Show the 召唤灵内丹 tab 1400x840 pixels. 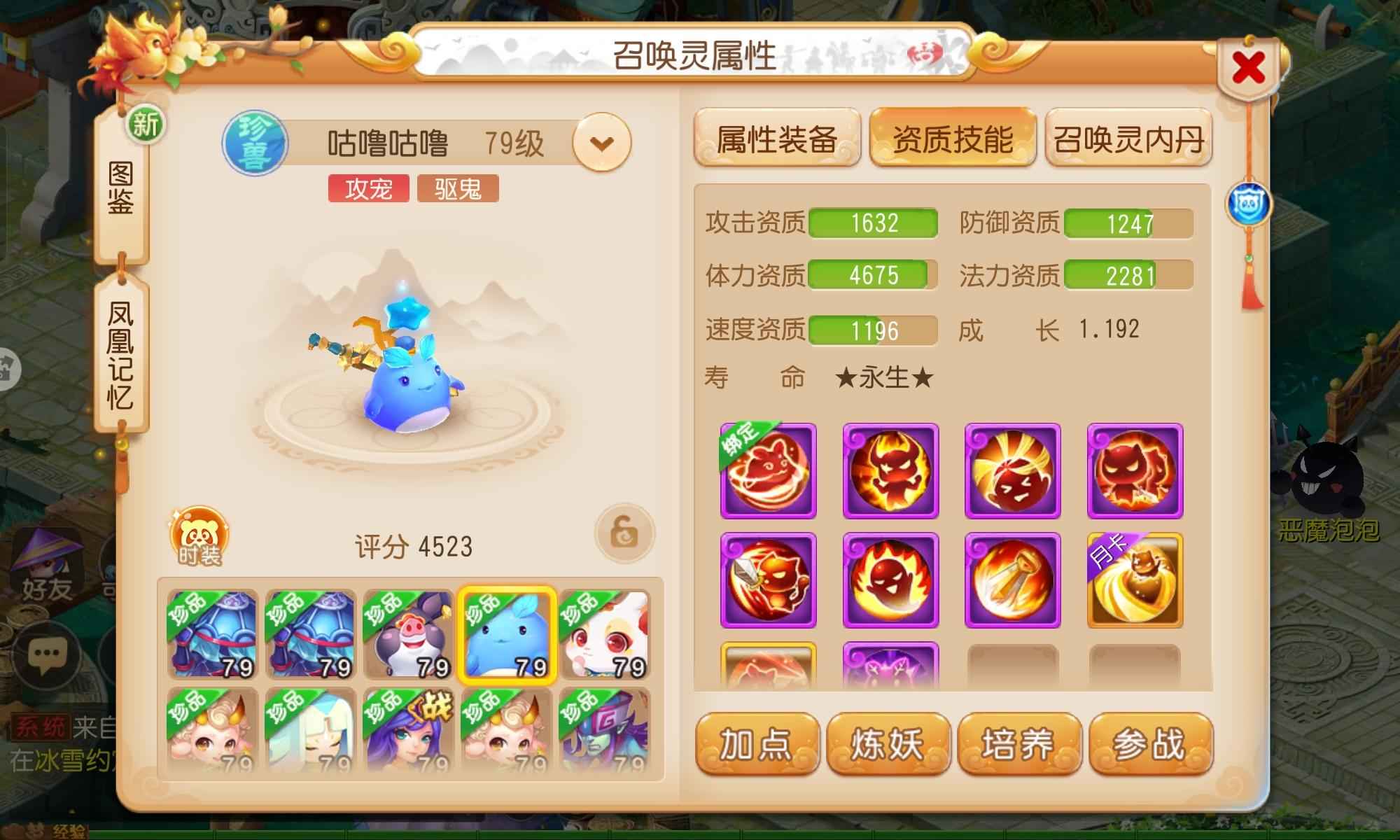(x=1128, y=138)
